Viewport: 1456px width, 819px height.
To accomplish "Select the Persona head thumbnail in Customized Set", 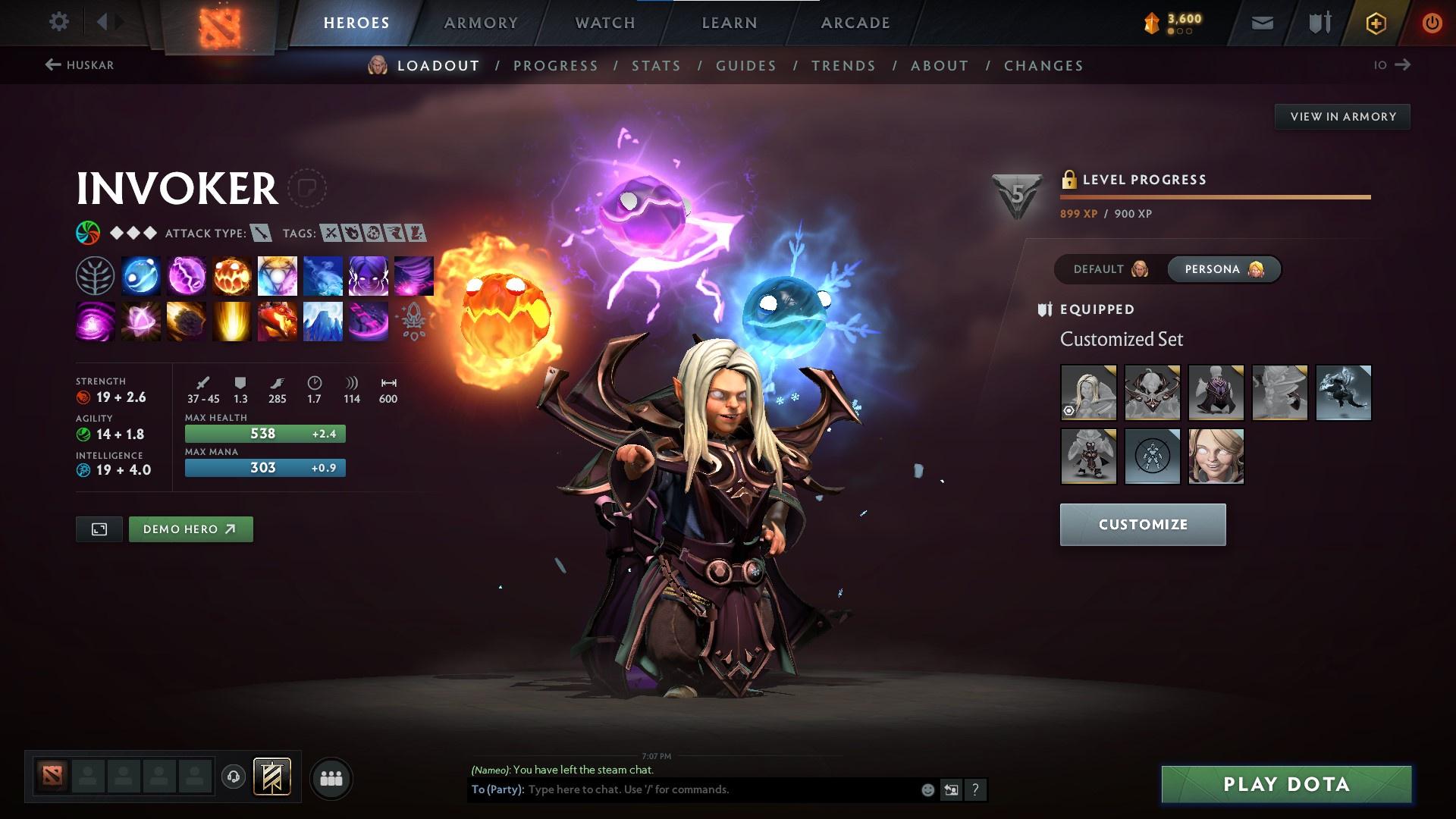I will click(1216, 457).
